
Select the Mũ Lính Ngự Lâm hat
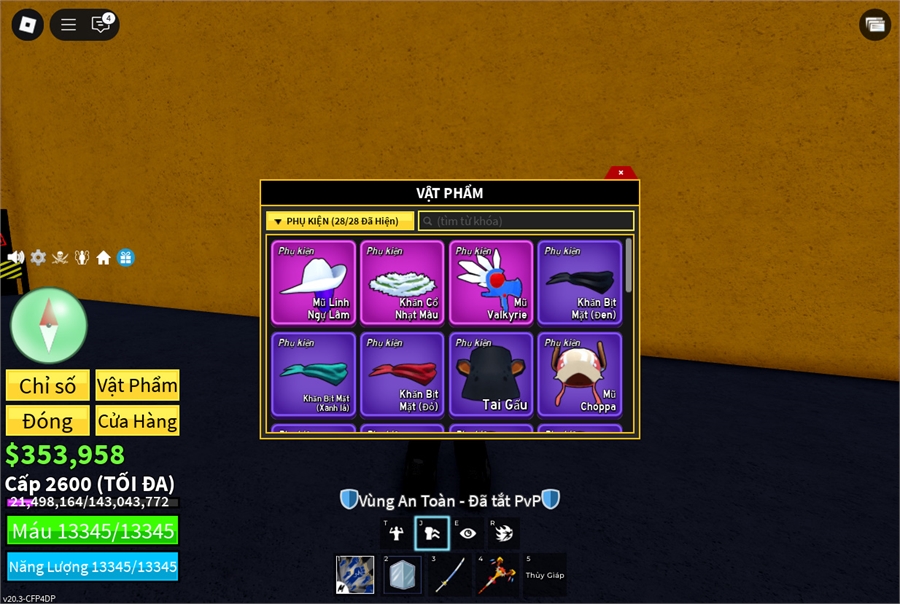[x=313, y=282]
